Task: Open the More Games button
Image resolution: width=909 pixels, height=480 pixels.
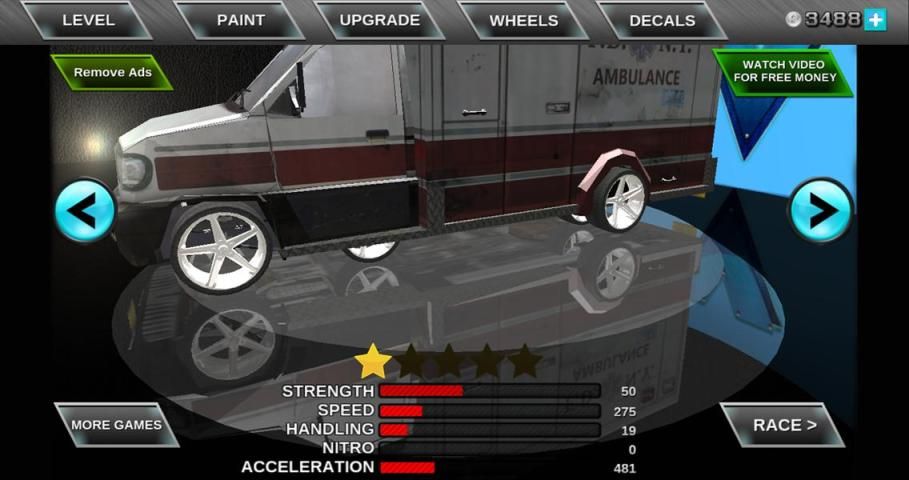Action: [x=116, y=425]
